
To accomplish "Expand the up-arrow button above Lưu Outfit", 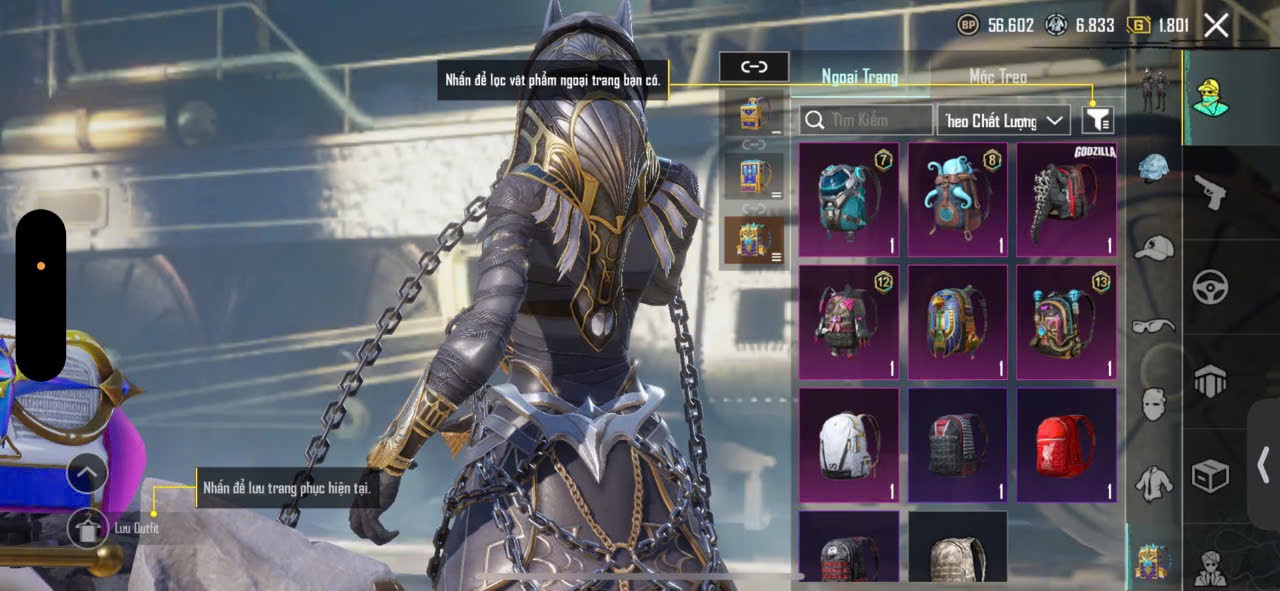I will pos(87,472).
